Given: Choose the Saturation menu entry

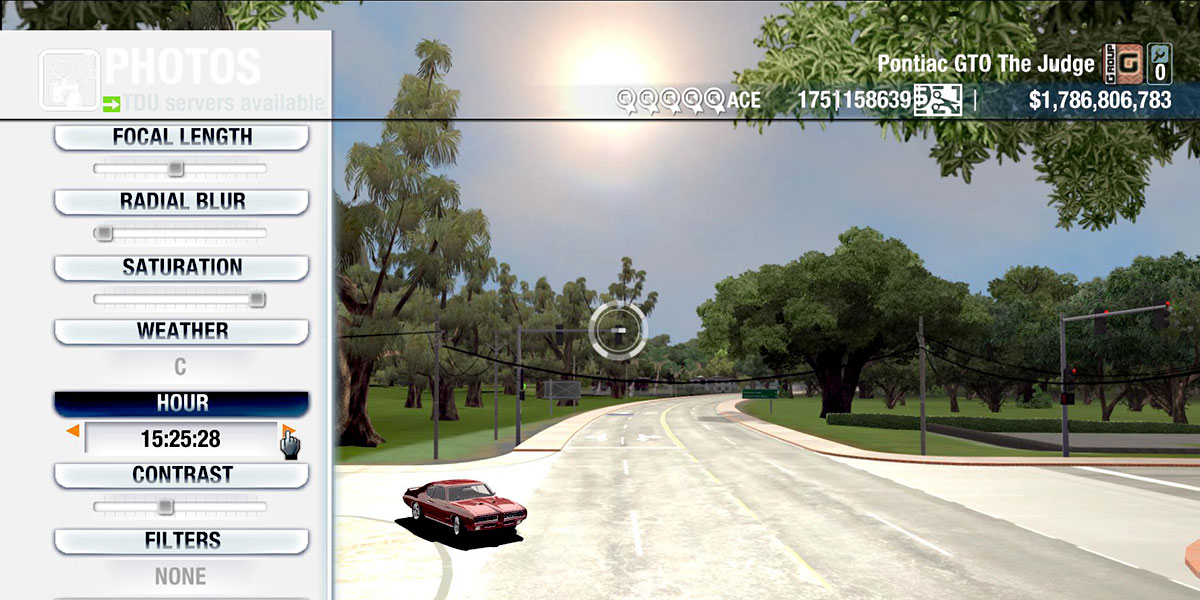Looking at the screenshot, I should tap(181, 267).
